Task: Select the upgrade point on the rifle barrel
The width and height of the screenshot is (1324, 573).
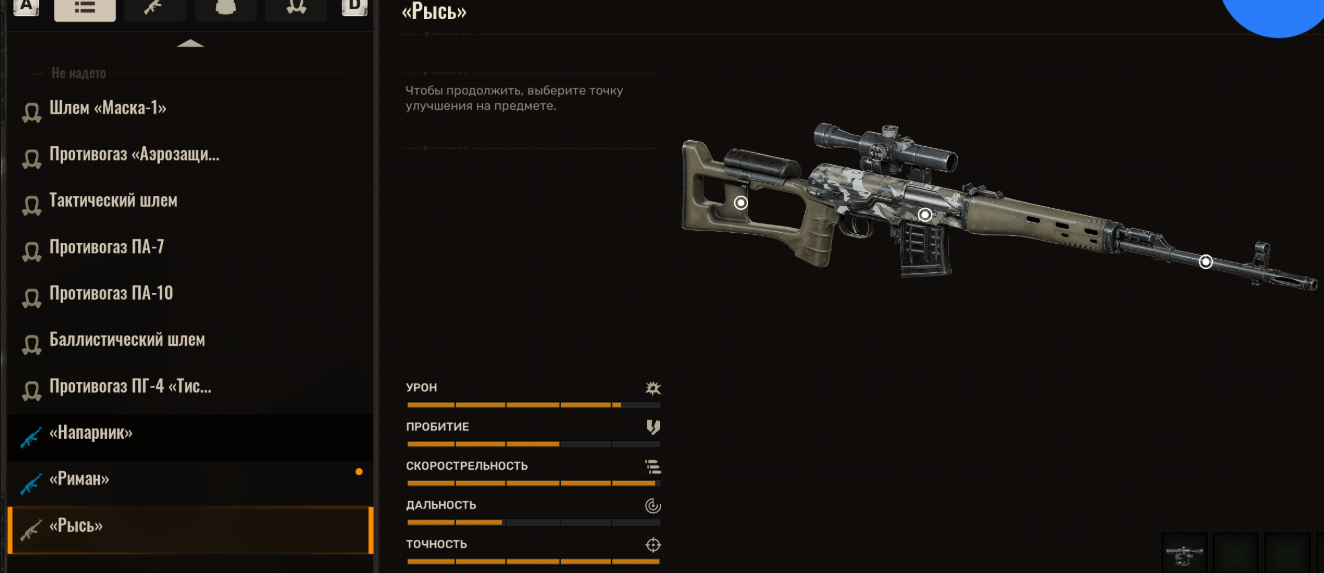Action: [x=1206, y=262]
